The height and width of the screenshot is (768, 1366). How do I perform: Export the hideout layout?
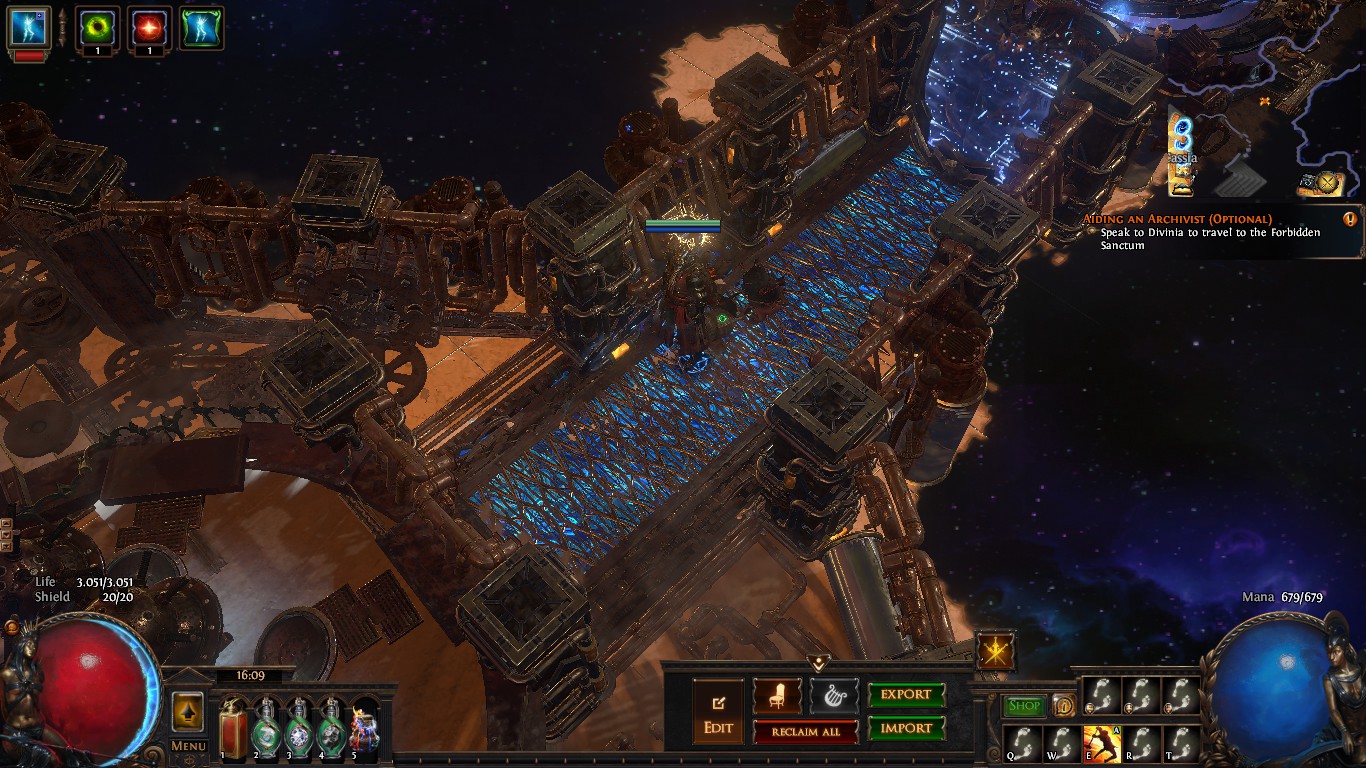click(906, 695)
